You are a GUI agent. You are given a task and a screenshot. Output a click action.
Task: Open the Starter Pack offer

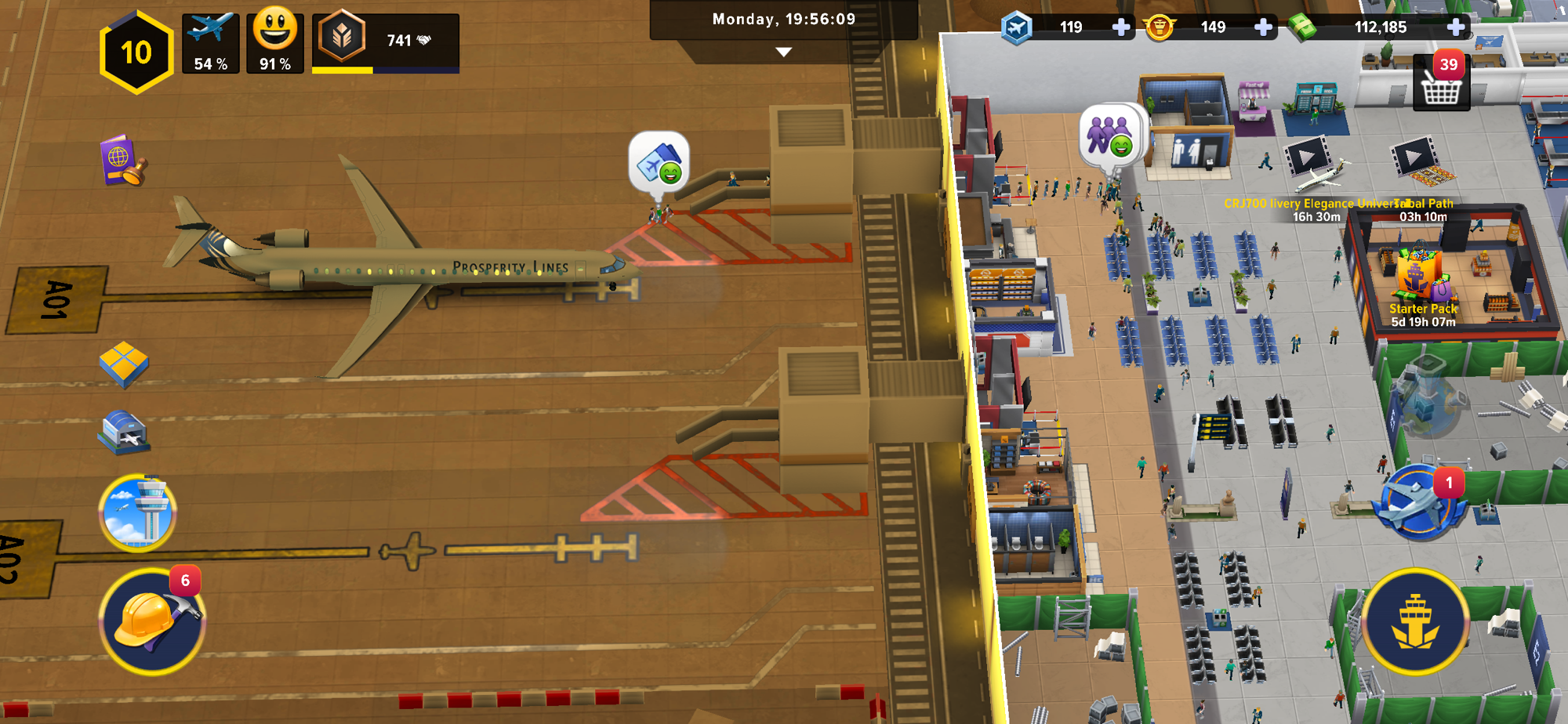coord(1421,282)
